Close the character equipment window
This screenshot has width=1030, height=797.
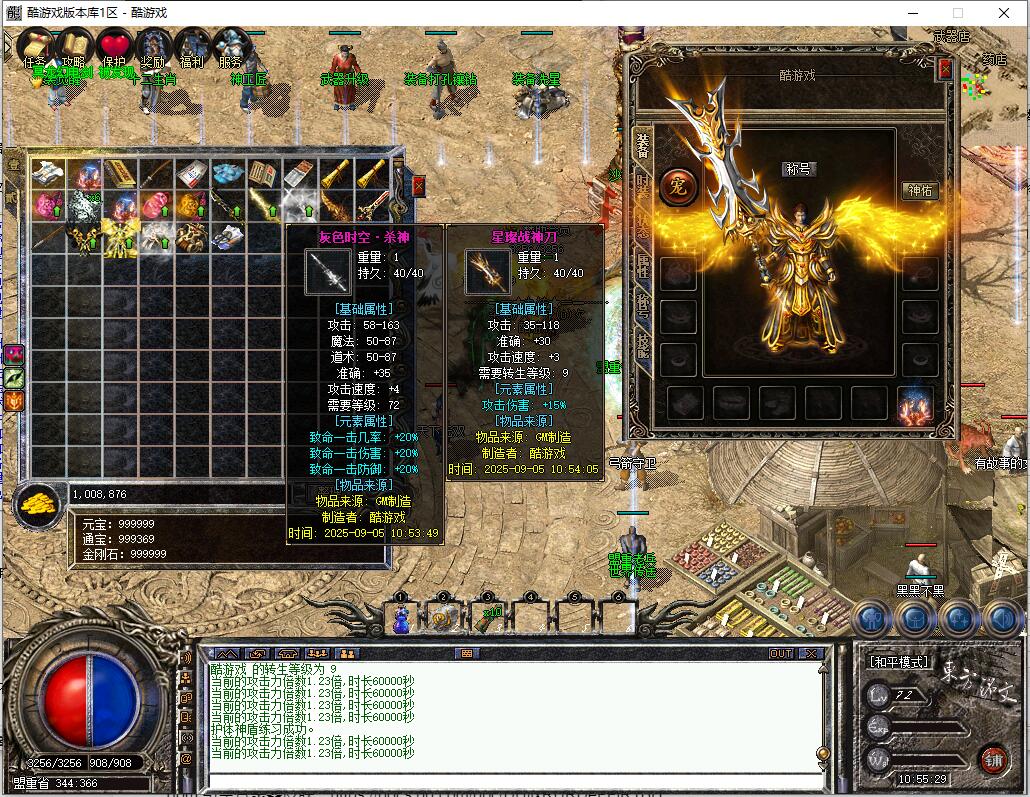click(945, 69)
